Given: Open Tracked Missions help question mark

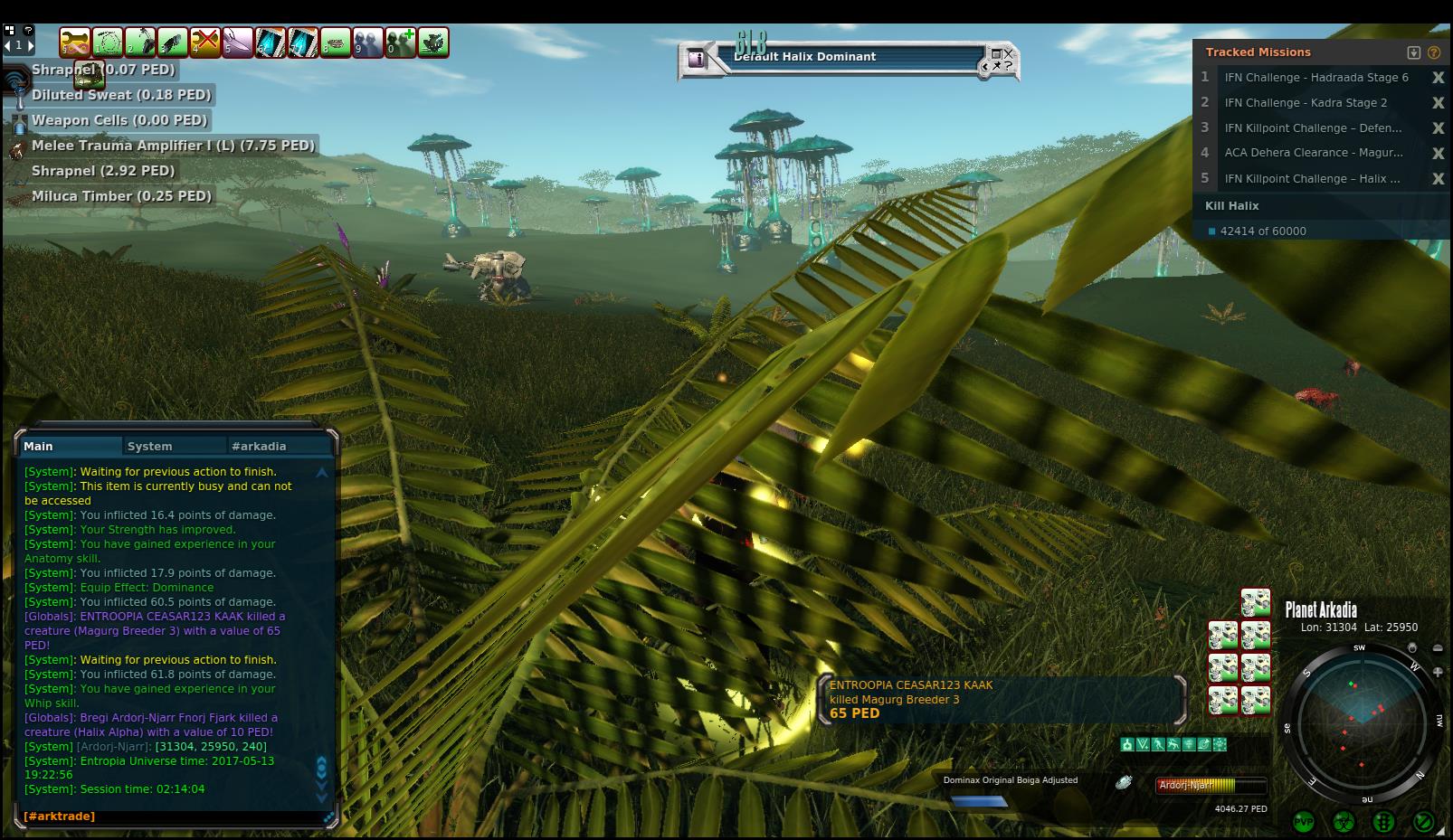Looking at the screenshot, I should (x=1434, y=52).
